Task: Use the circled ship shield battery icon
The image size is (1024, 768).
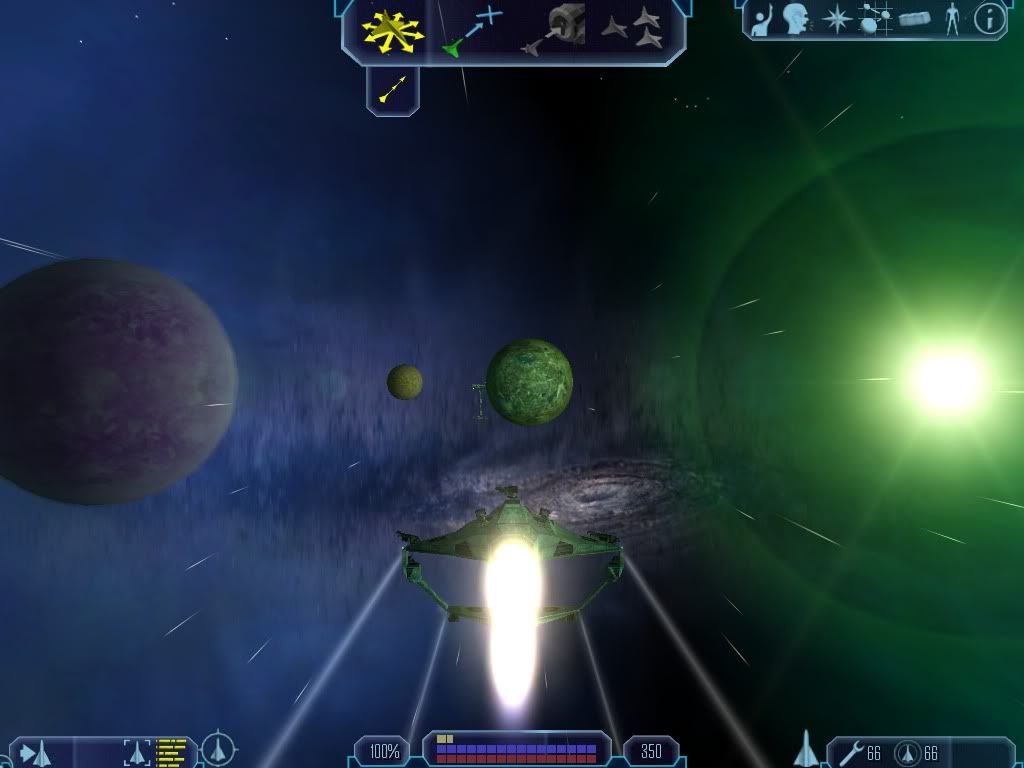Action: pos(907,752)
